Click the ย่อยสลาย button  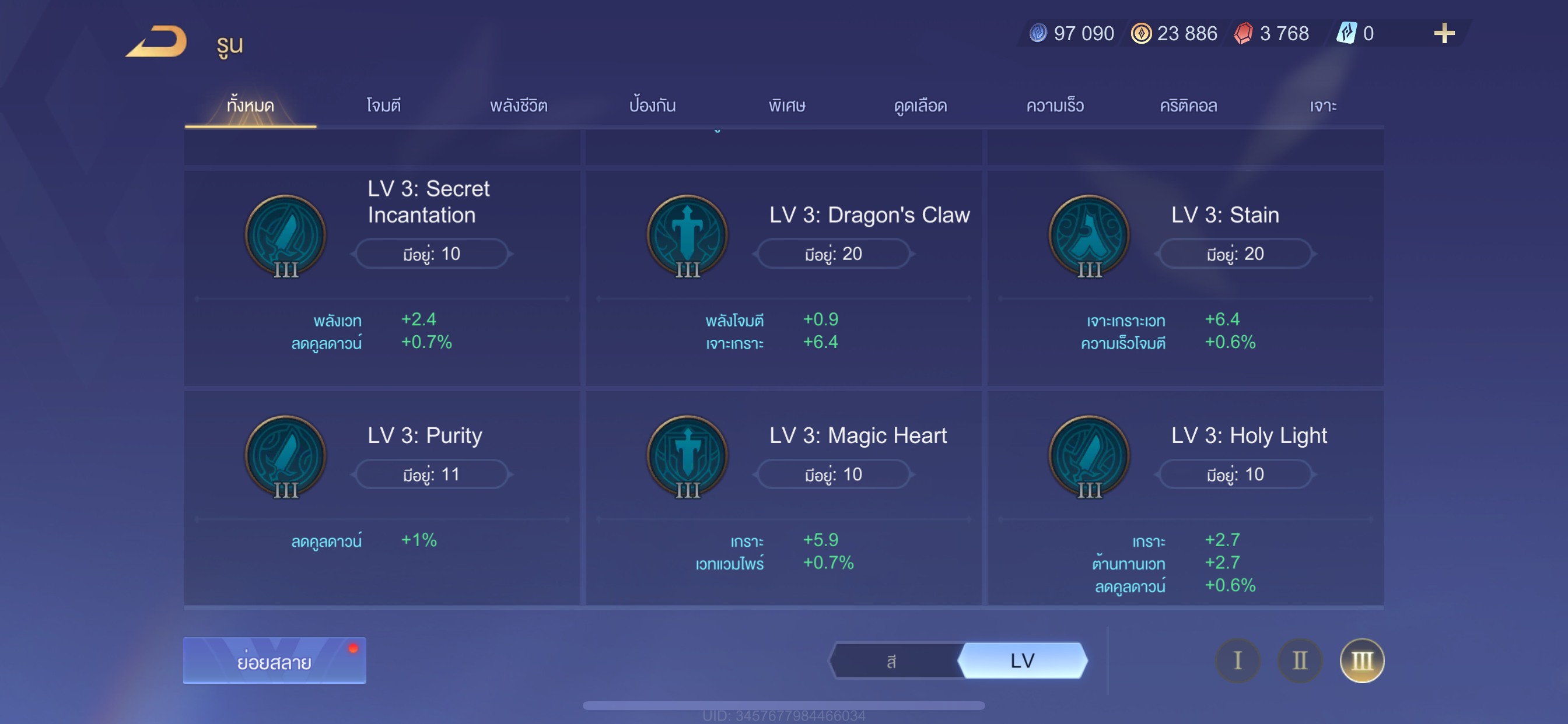coord(275,660)
